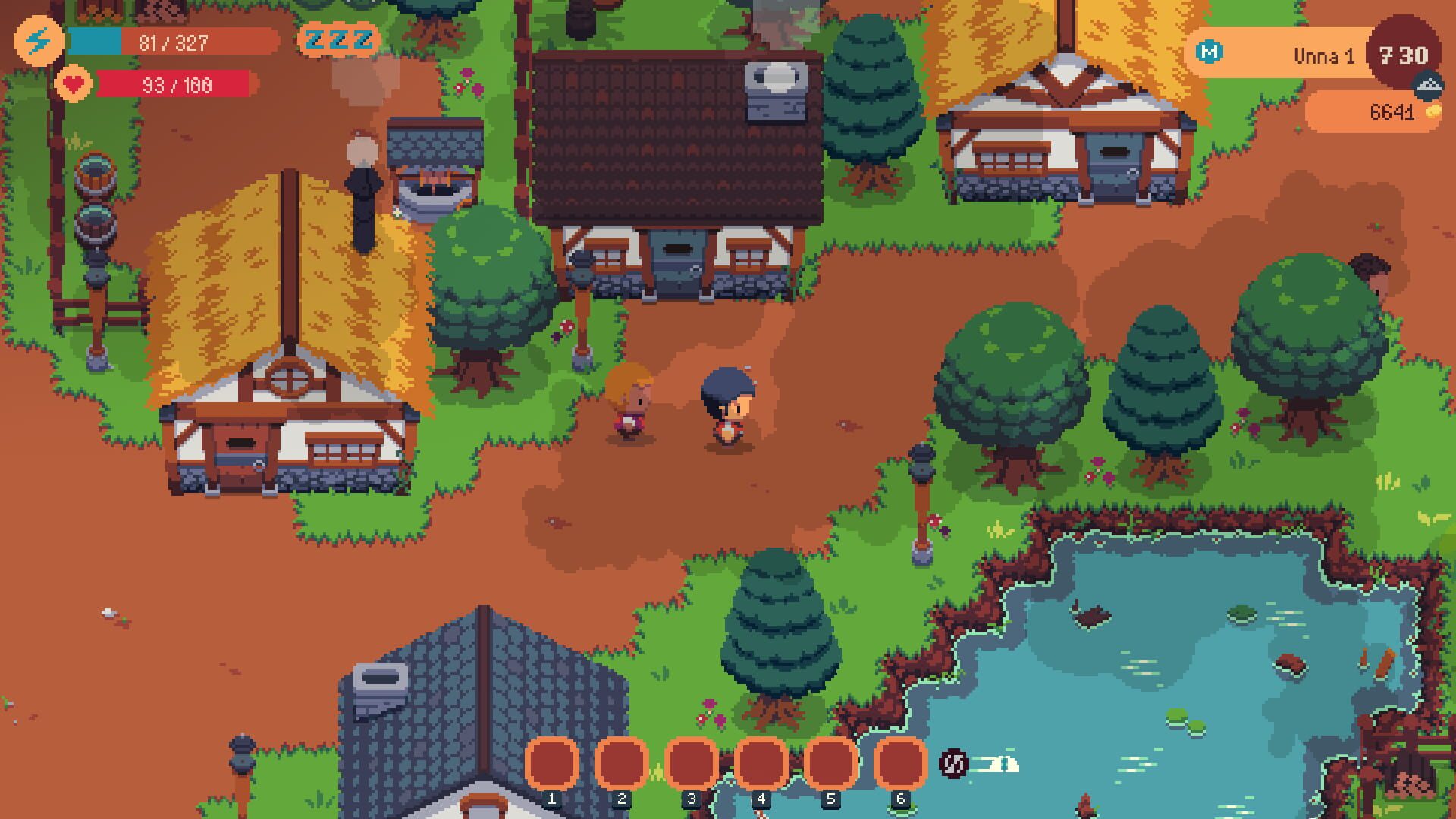Select hotbar slot 6
The height and width of the screenshot is (819, 1456).
(902, 764)
